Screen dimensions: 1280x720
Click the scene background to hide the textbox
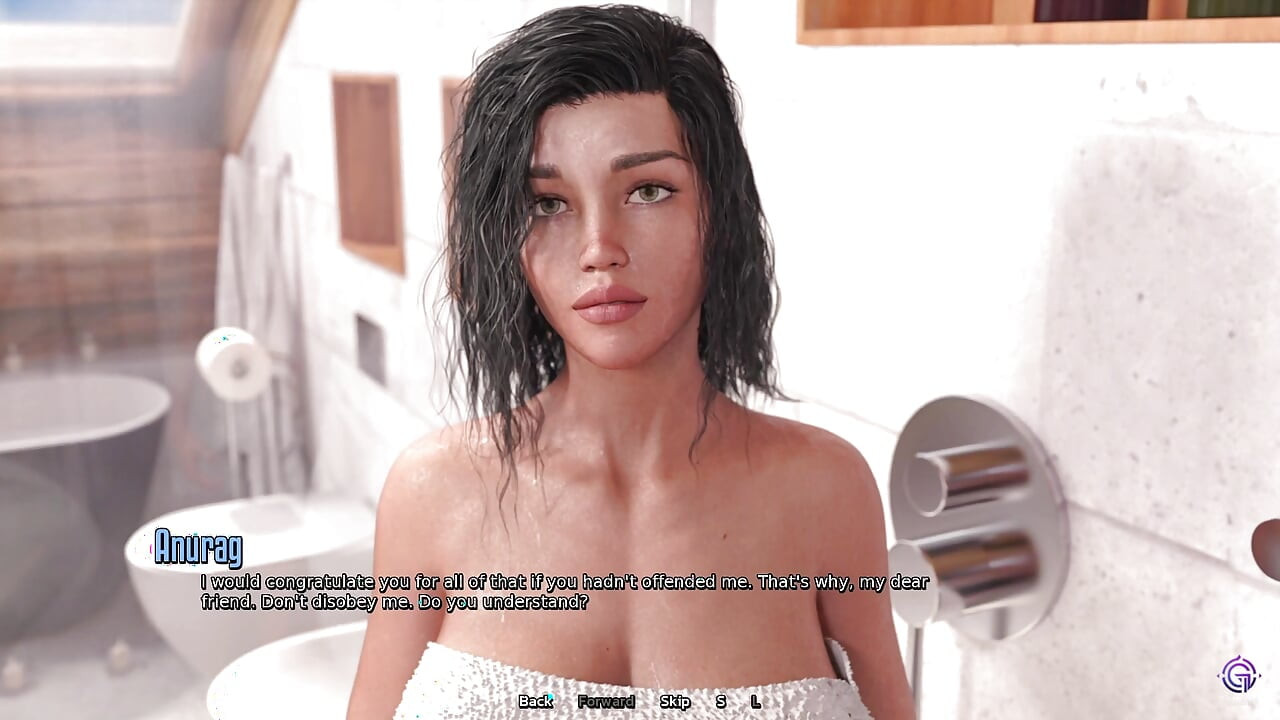coord(150,200)
